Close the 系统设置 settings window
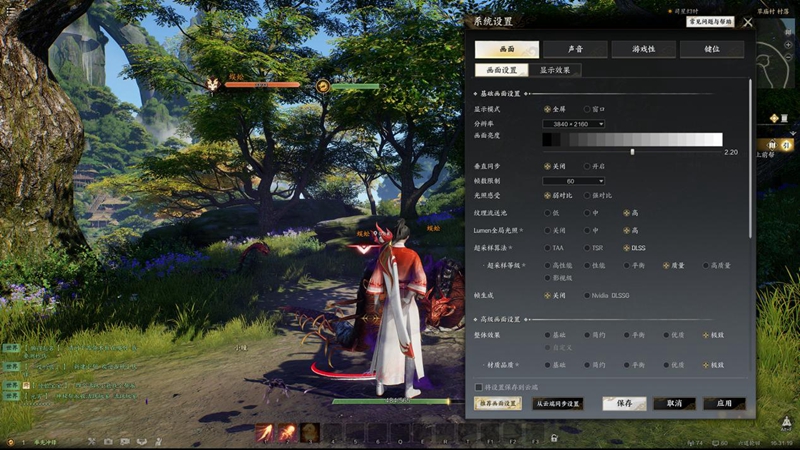 pyautogui.click(x=747, y=22)
